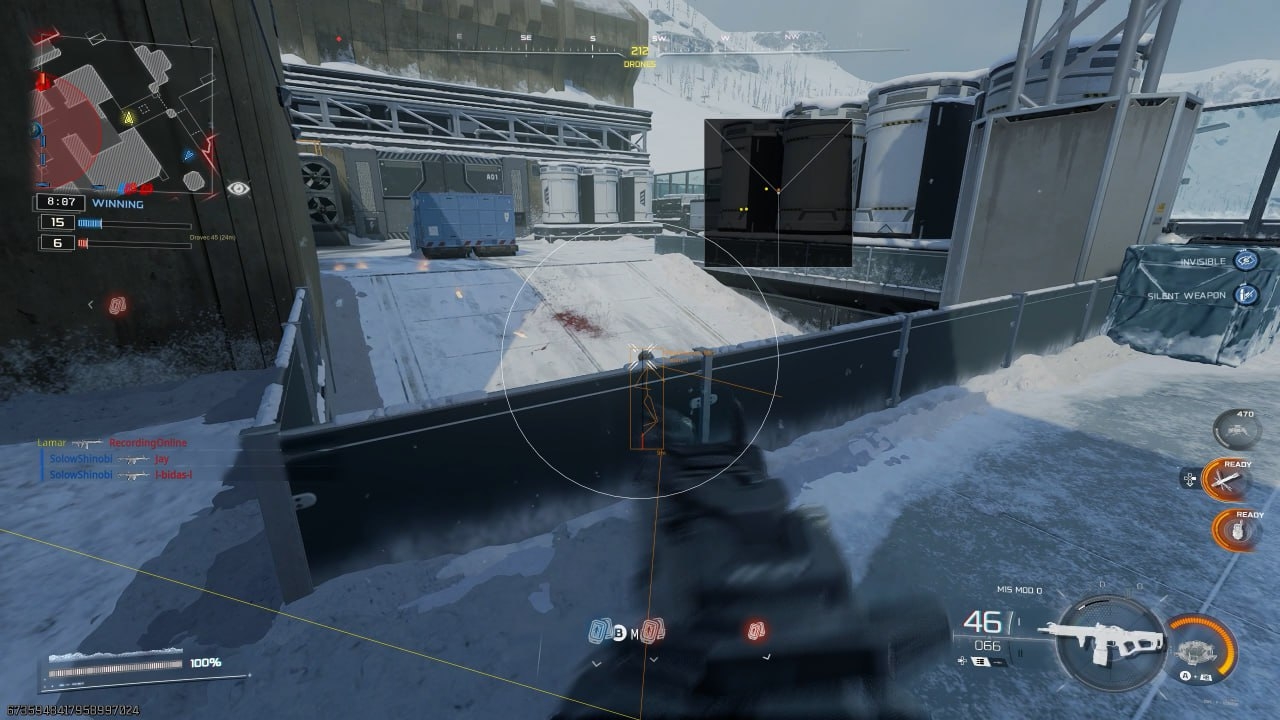
Task: Select the blue drone beacon icon near bottom center
Action: click(600, 630)
